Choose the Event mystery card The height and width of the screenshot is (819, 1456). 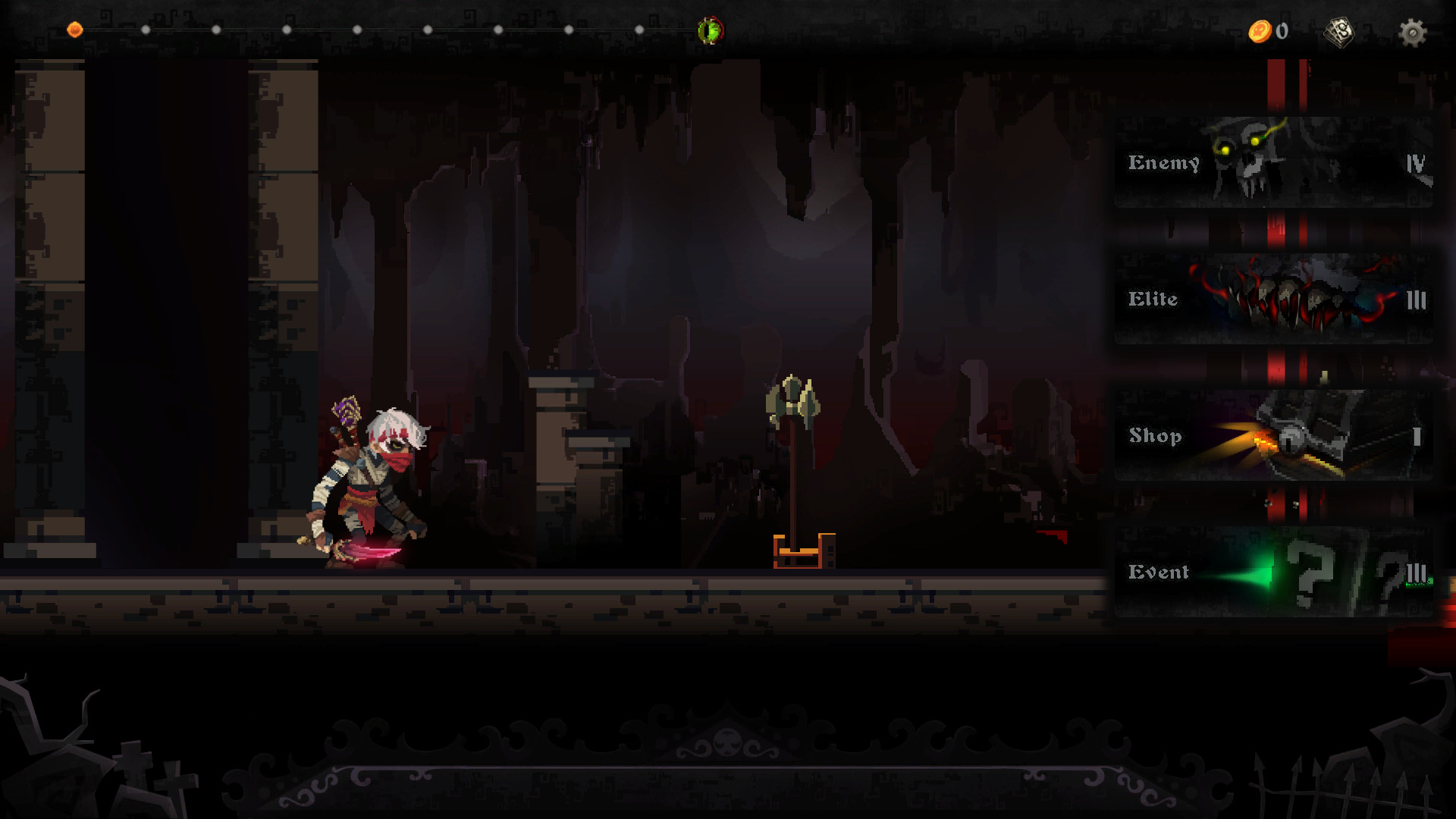(x=1273, y=572)
